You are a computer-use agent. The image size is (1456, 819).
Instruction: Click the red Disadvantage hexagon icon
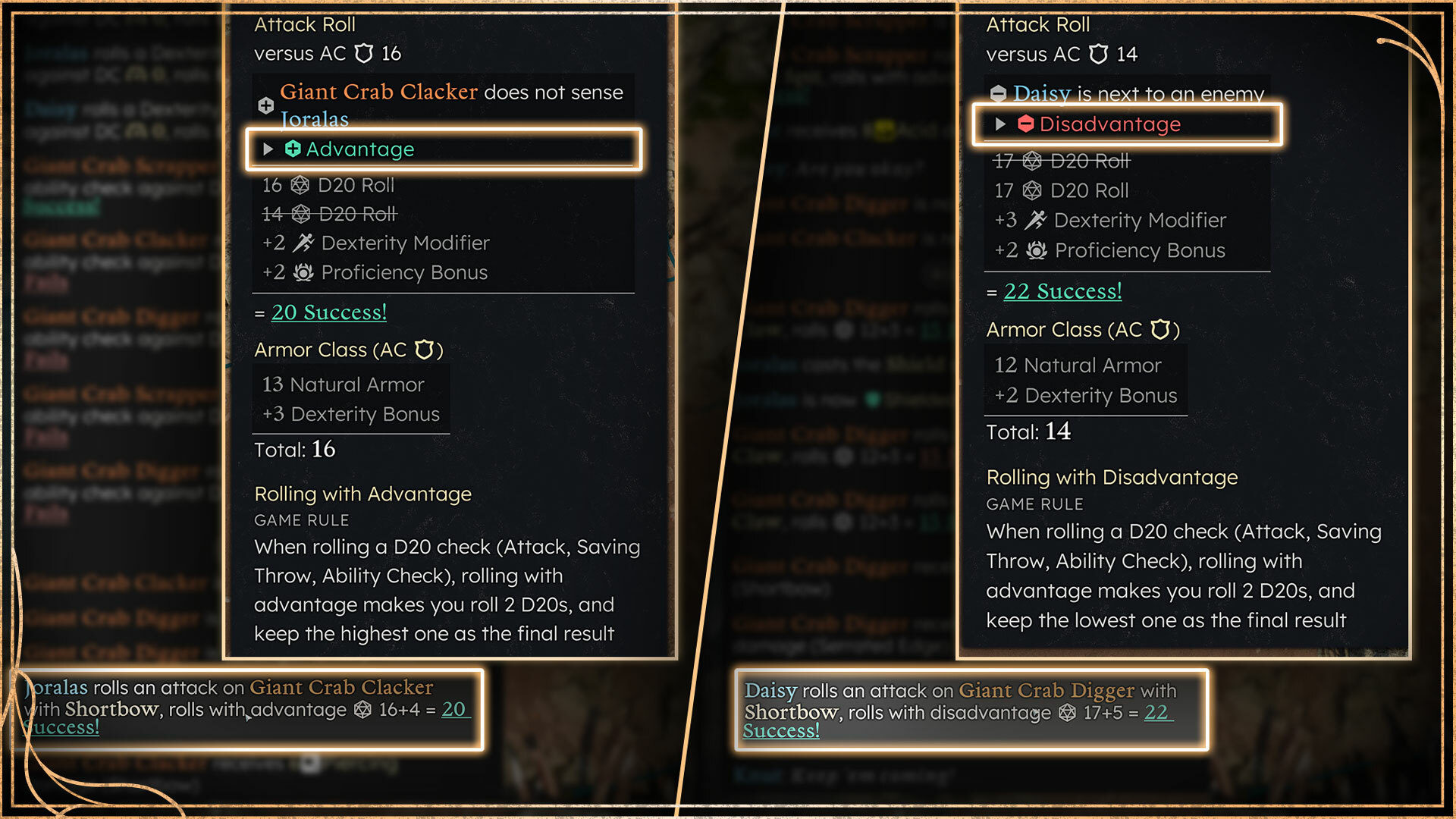[x=1028, y=124]
